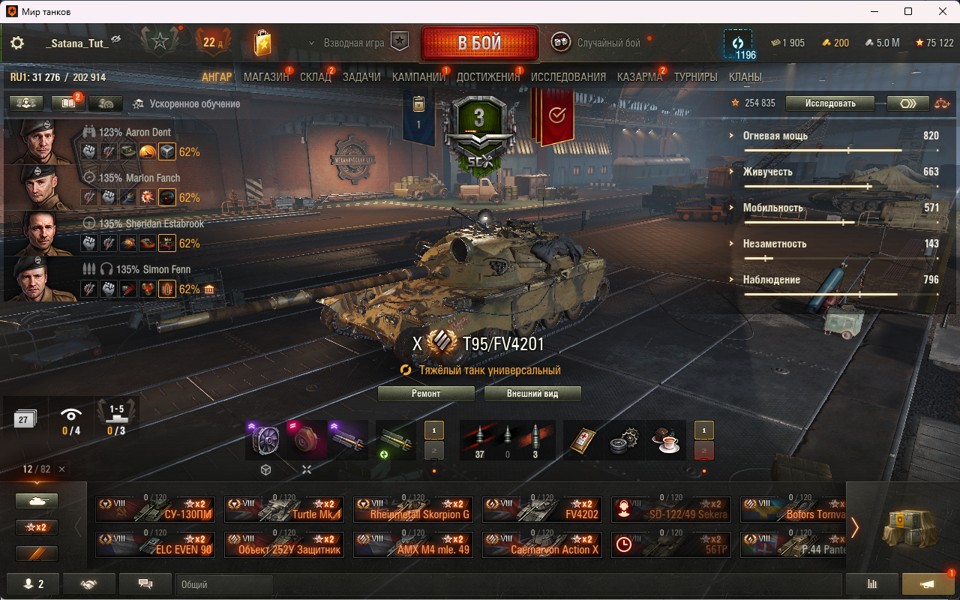Open the ДОСТИЖЕНИЯ tab
The height and width of the screenshot is (600, 960).
(488, 77)
